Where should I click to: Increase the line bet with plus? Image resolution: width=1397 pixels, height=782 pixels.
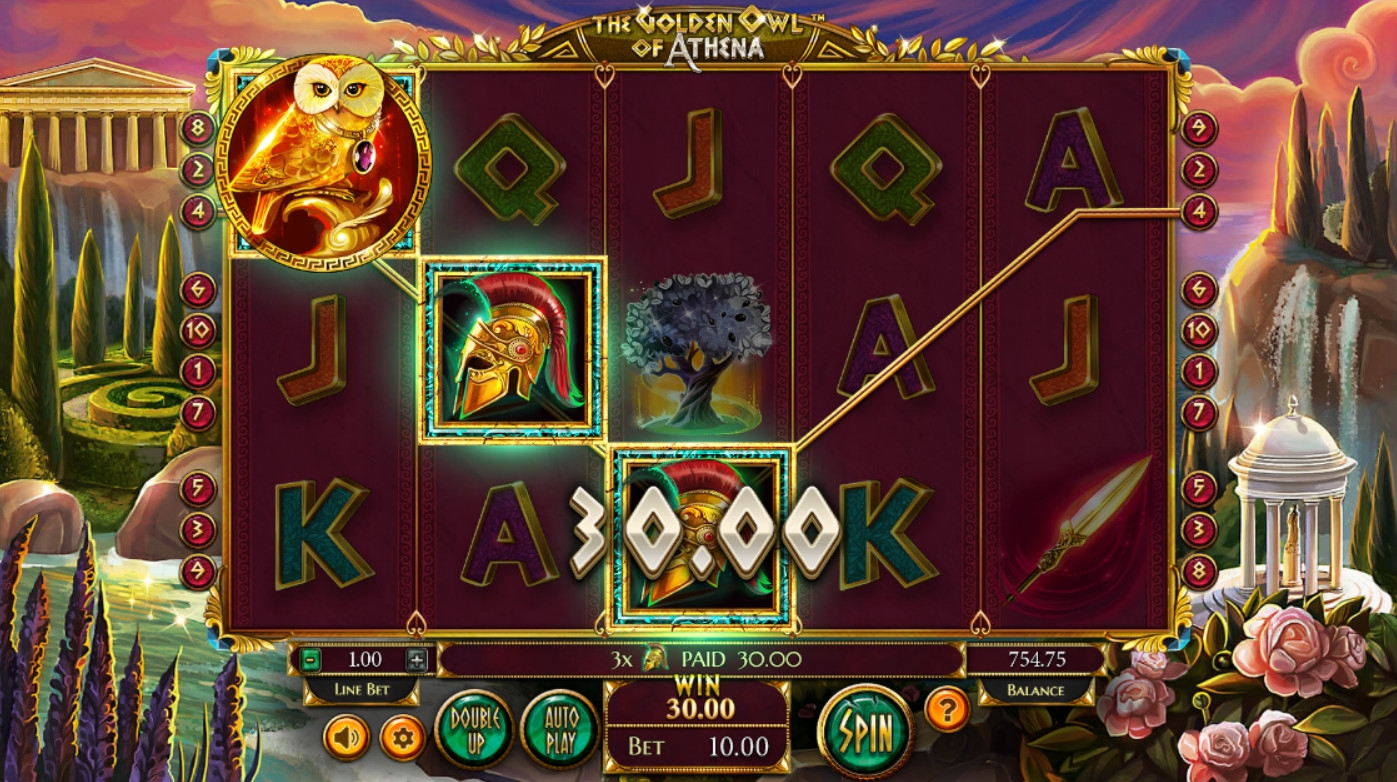[x=417, y=660]
